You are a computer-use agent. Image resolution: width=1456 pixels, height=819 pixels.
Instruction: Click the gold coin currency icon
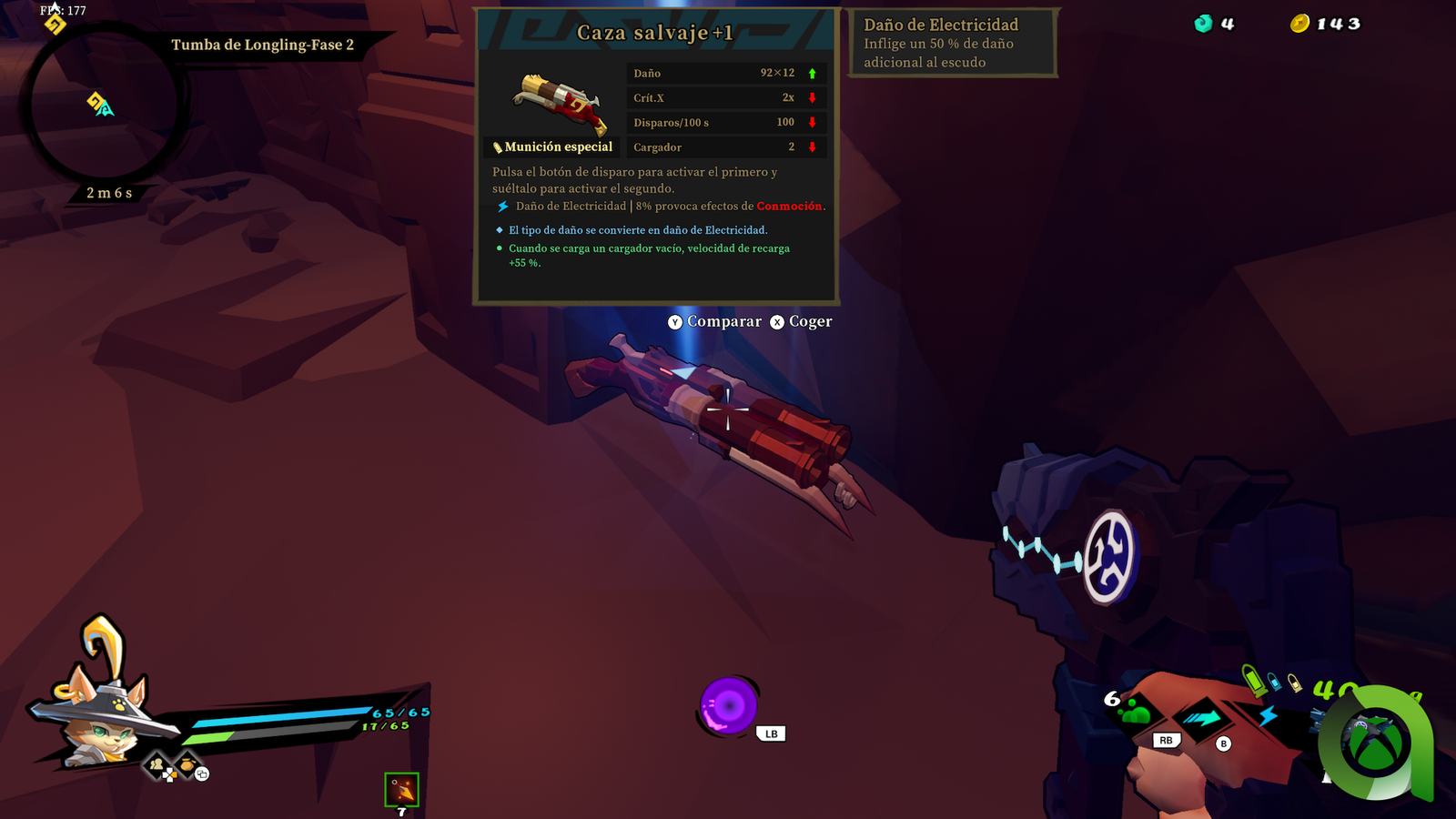[1299, 24]
